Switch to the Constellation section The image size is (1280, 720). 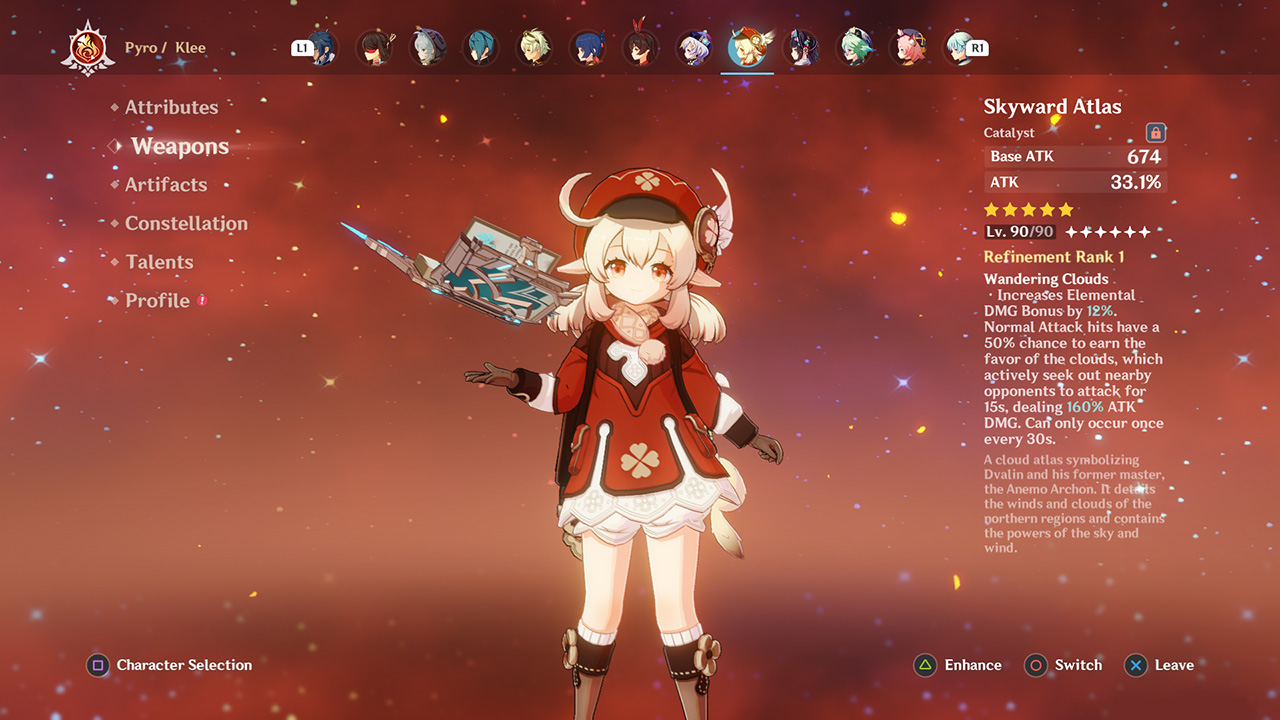pyautogui.click(x=187, y=224)
